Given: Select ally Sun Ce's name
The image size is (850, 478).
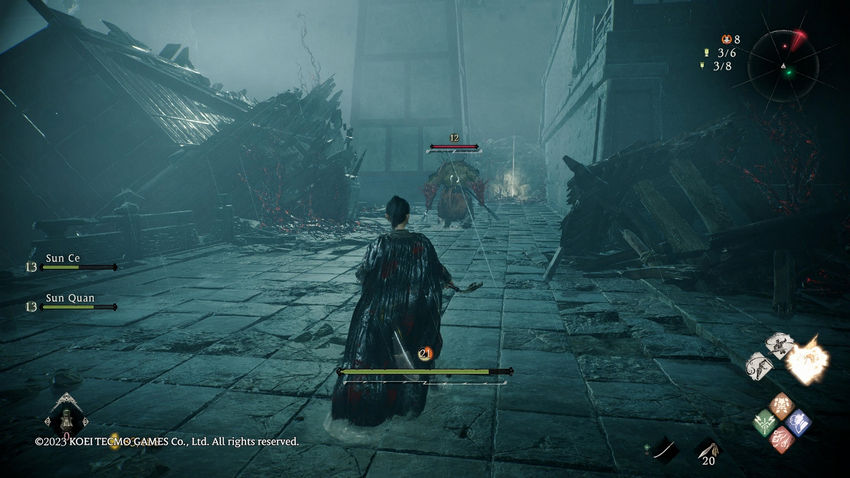Looking at the screenshot, I should 63,258.
